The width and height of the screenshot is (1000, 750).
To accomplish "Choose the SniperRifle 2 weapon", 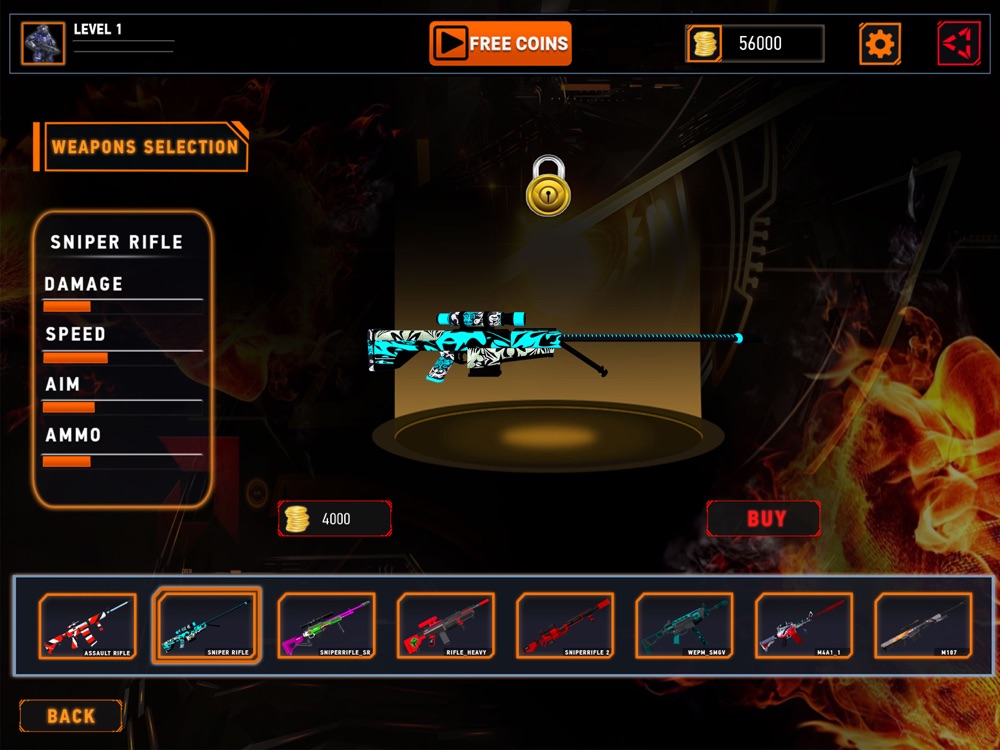I will (565, 626).
